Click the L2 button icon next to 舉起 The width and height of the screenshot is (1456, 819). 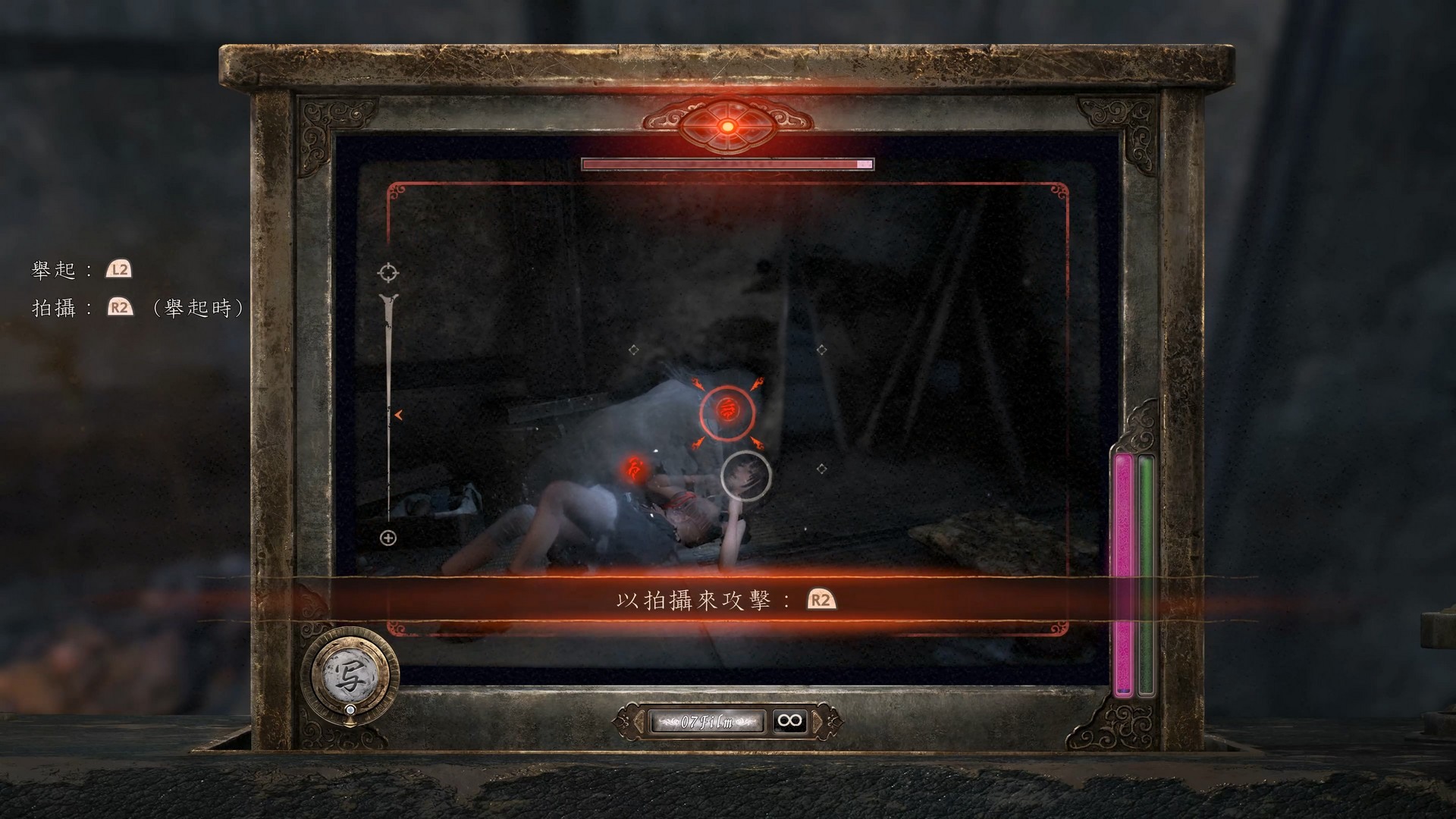[x=119, y=267]
